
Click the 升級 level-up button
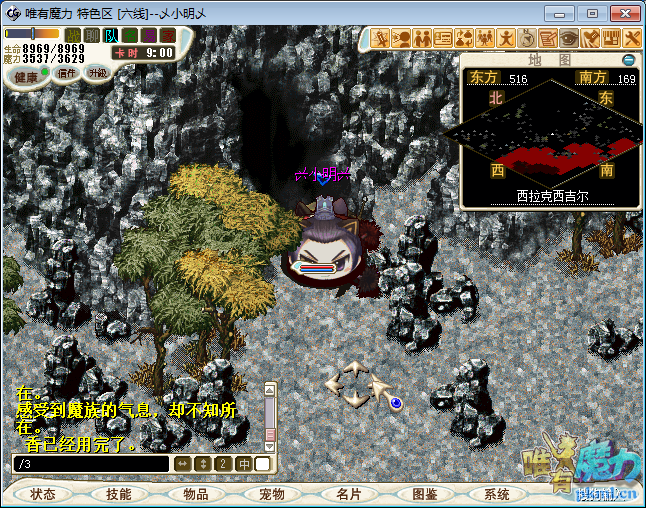[97, 73]
